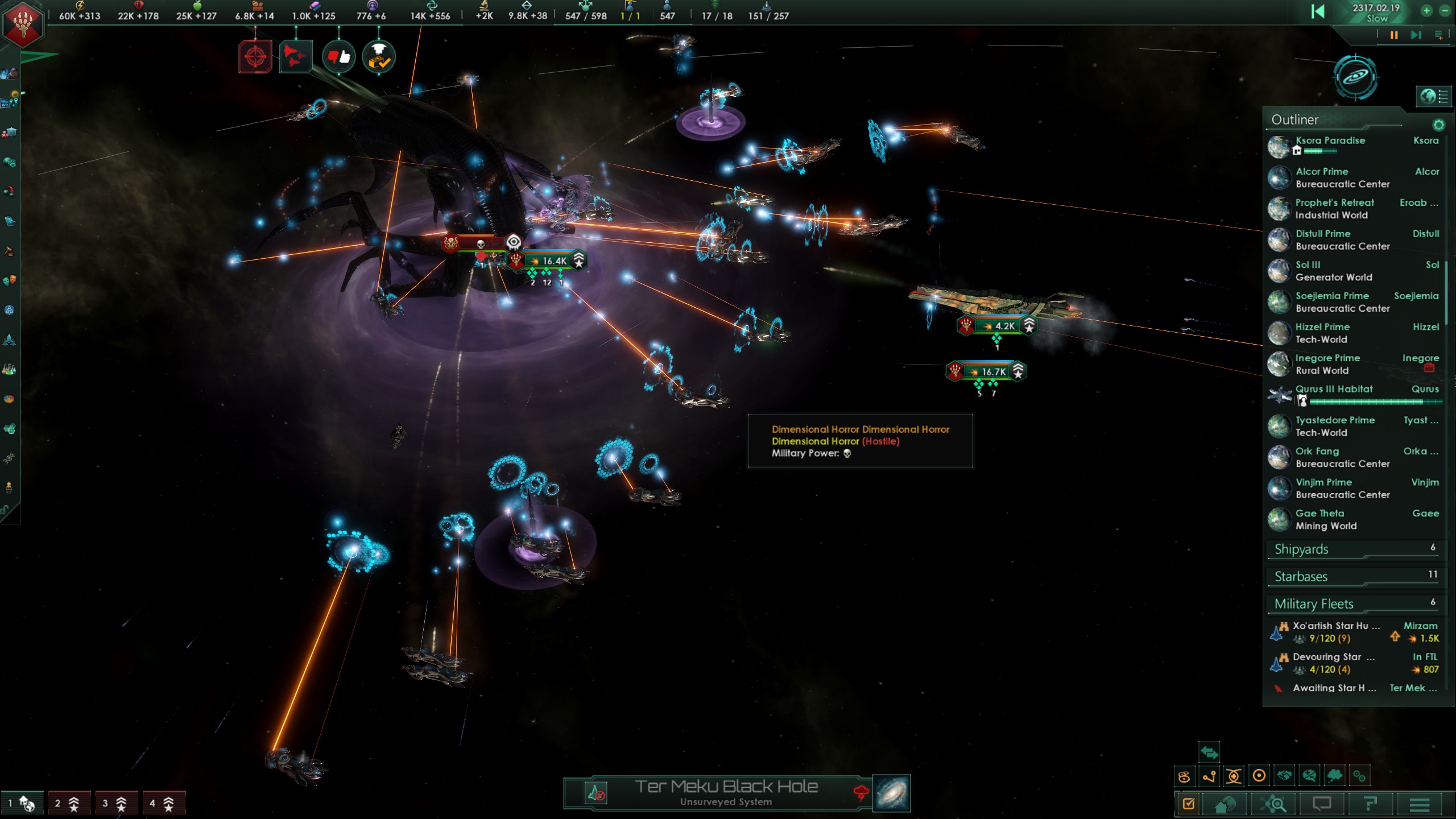Toggle the orange pause button

1393,35
